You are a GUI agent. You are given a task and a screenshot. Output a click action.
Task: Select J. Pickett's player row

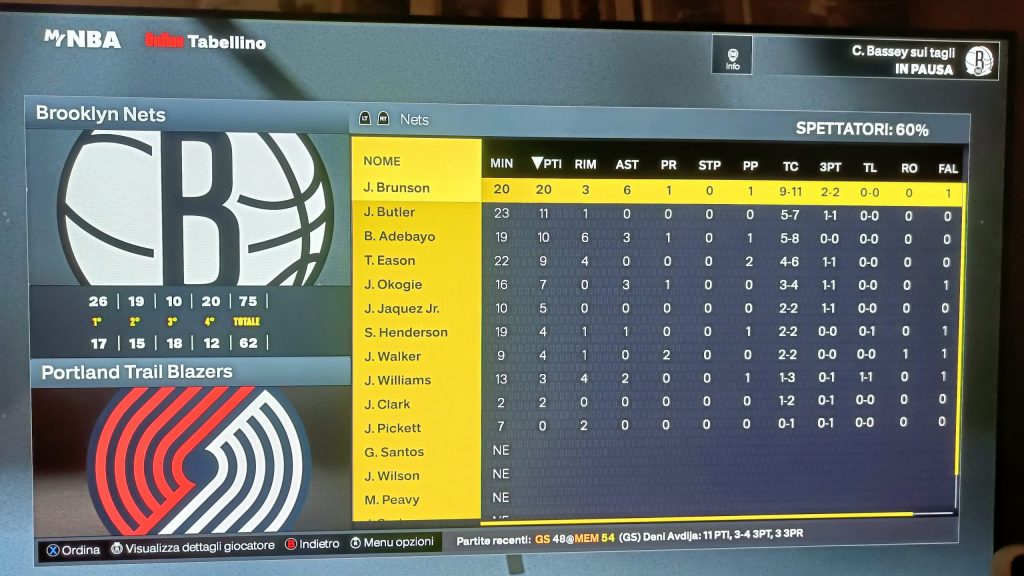(x=393, y=428)
